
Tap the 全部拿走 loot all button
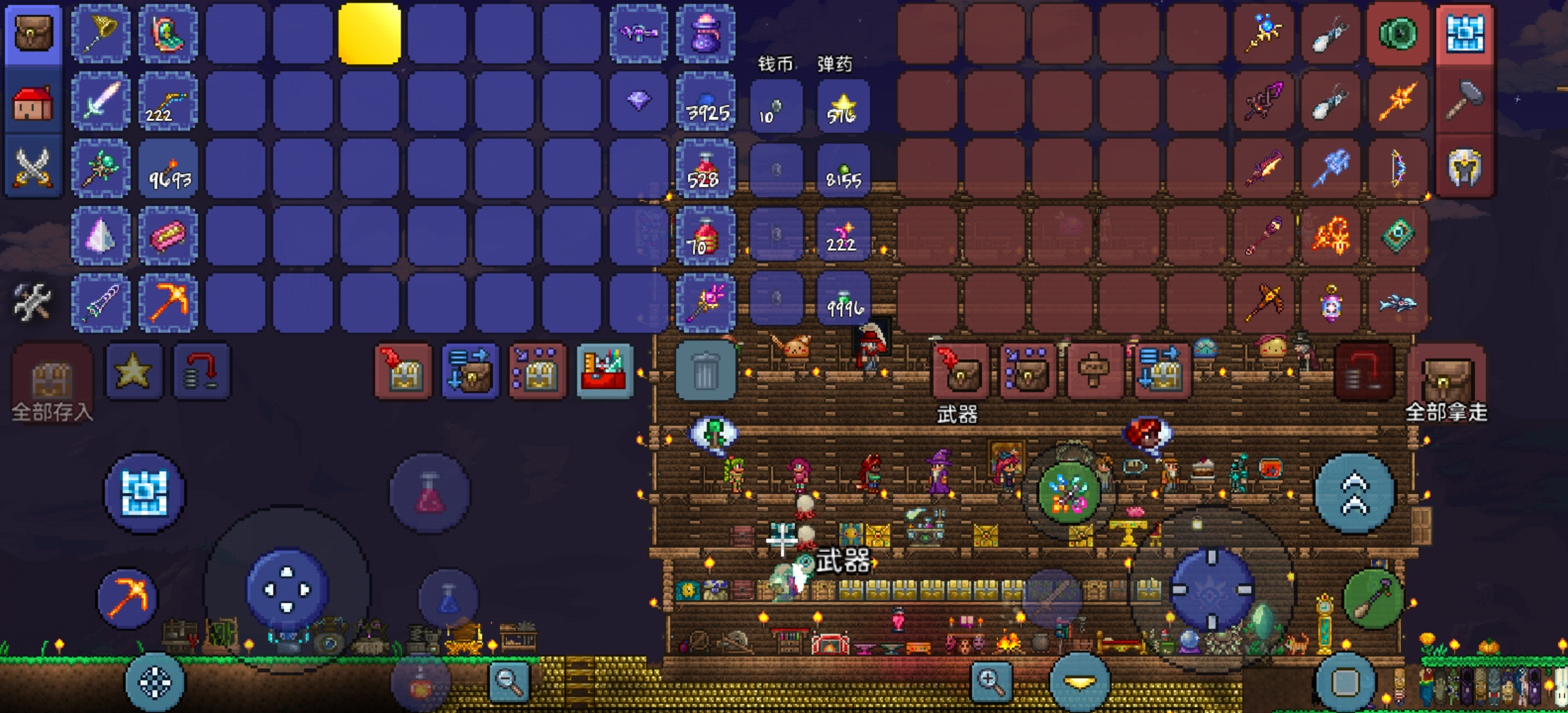[1445, 383]
